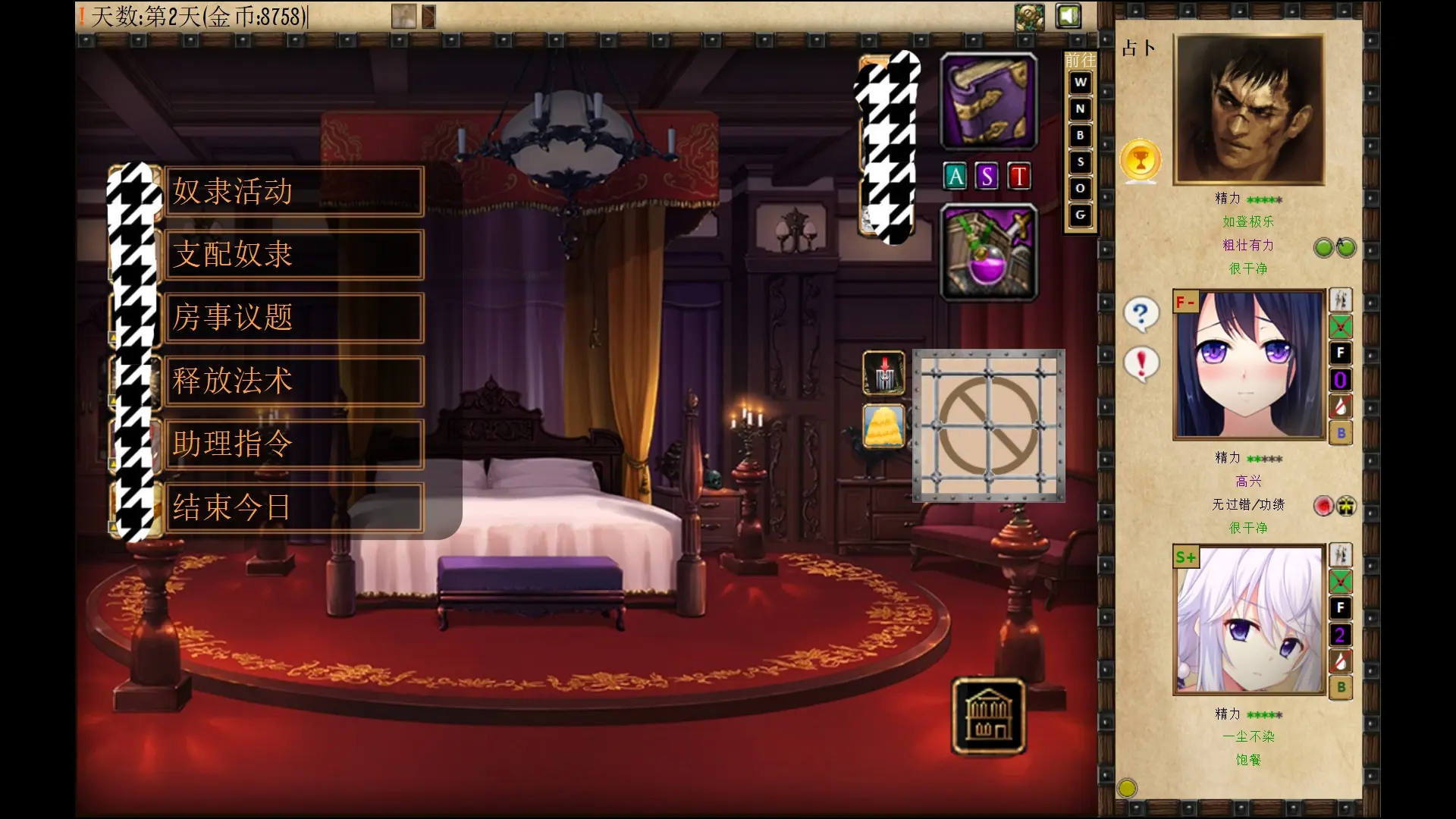The width and height of the screenshot is (1456, 819).
Task: Open the potion and chest inventory icon
Action: [988, 253]
